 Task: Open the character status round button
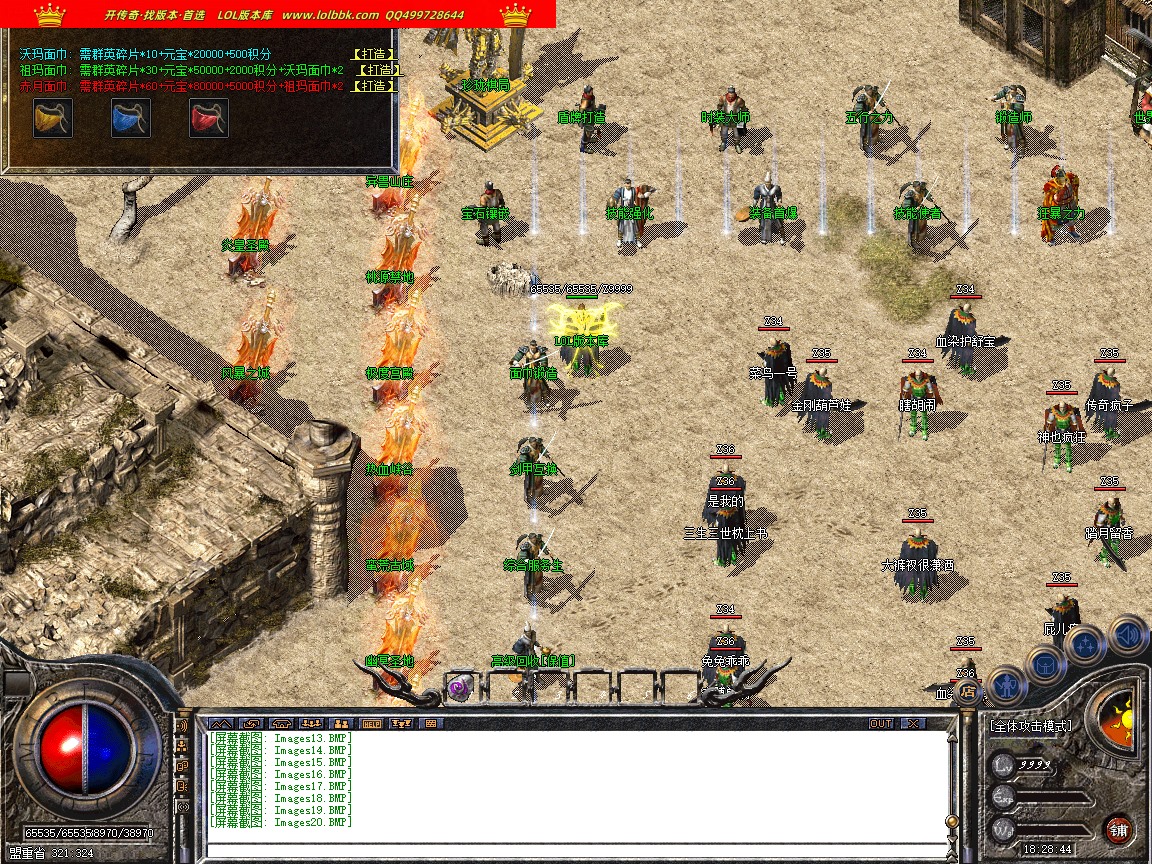(1006, 686)
